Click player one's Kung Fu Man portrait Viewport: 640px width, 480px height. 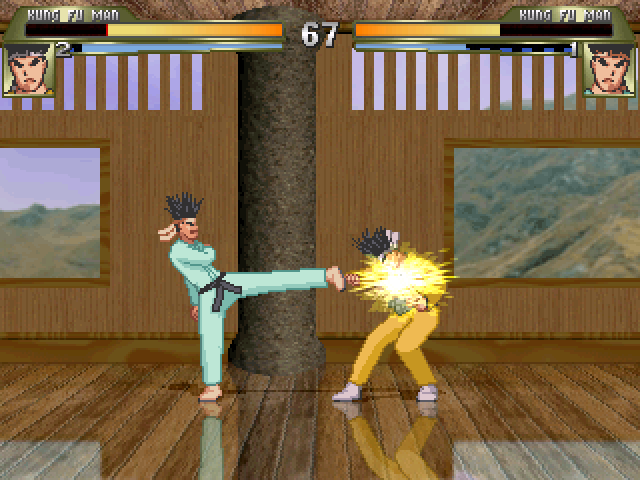[x=28, y=69]
